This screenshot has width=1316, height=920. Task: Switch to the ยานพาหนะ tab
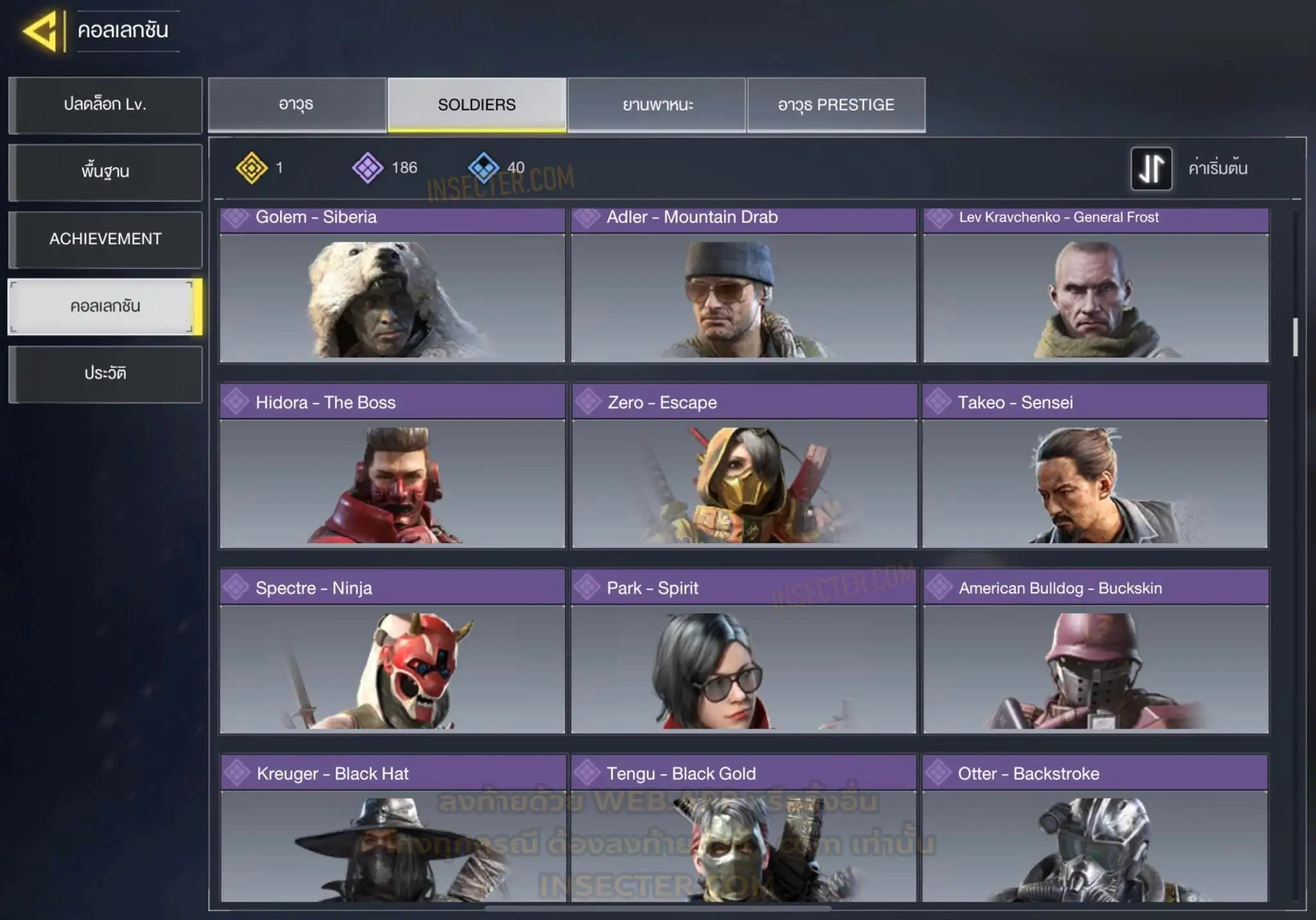coord(657,105)
